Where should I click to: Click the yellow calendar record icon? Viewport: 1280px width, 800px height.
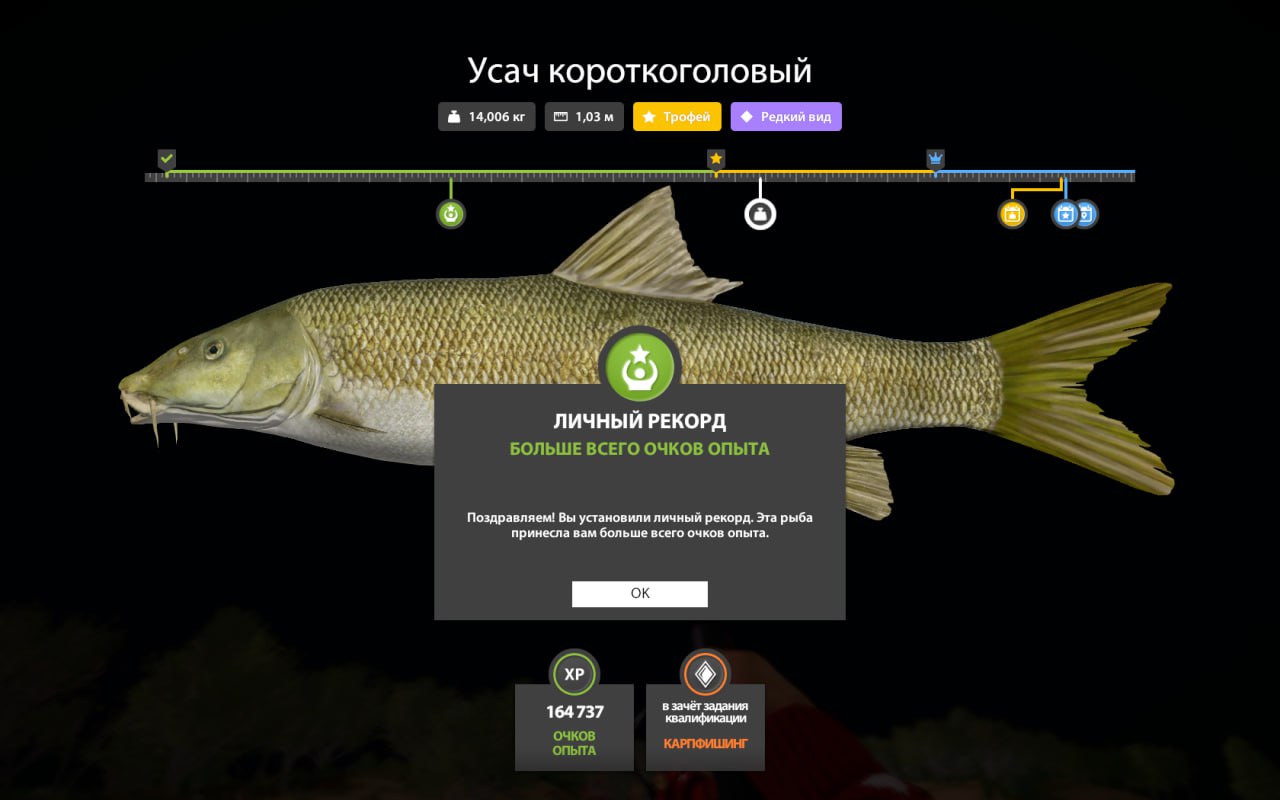point(1011,213)
